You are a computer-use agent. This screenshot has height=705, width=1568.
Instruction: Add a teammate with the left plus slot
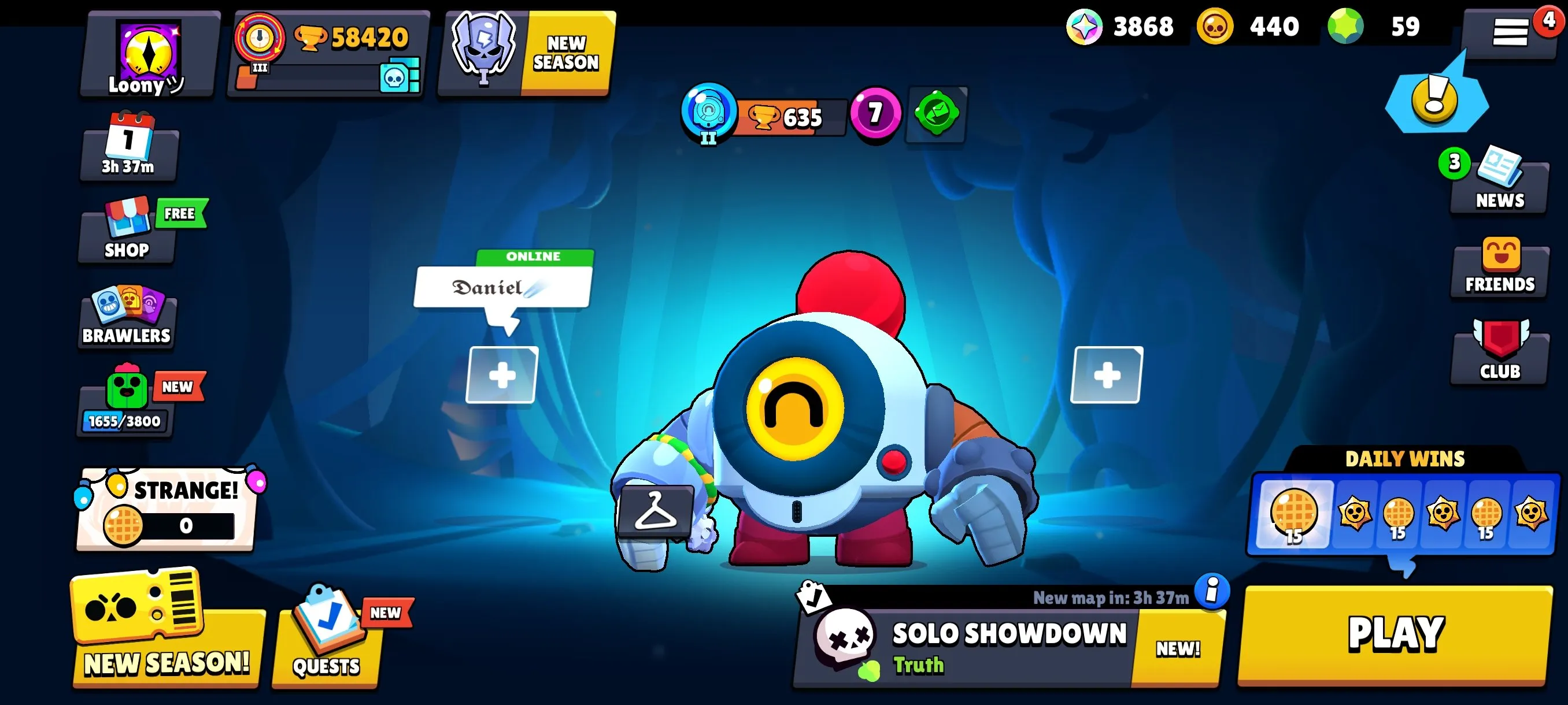pyautogui.click(x=502, y=375)
